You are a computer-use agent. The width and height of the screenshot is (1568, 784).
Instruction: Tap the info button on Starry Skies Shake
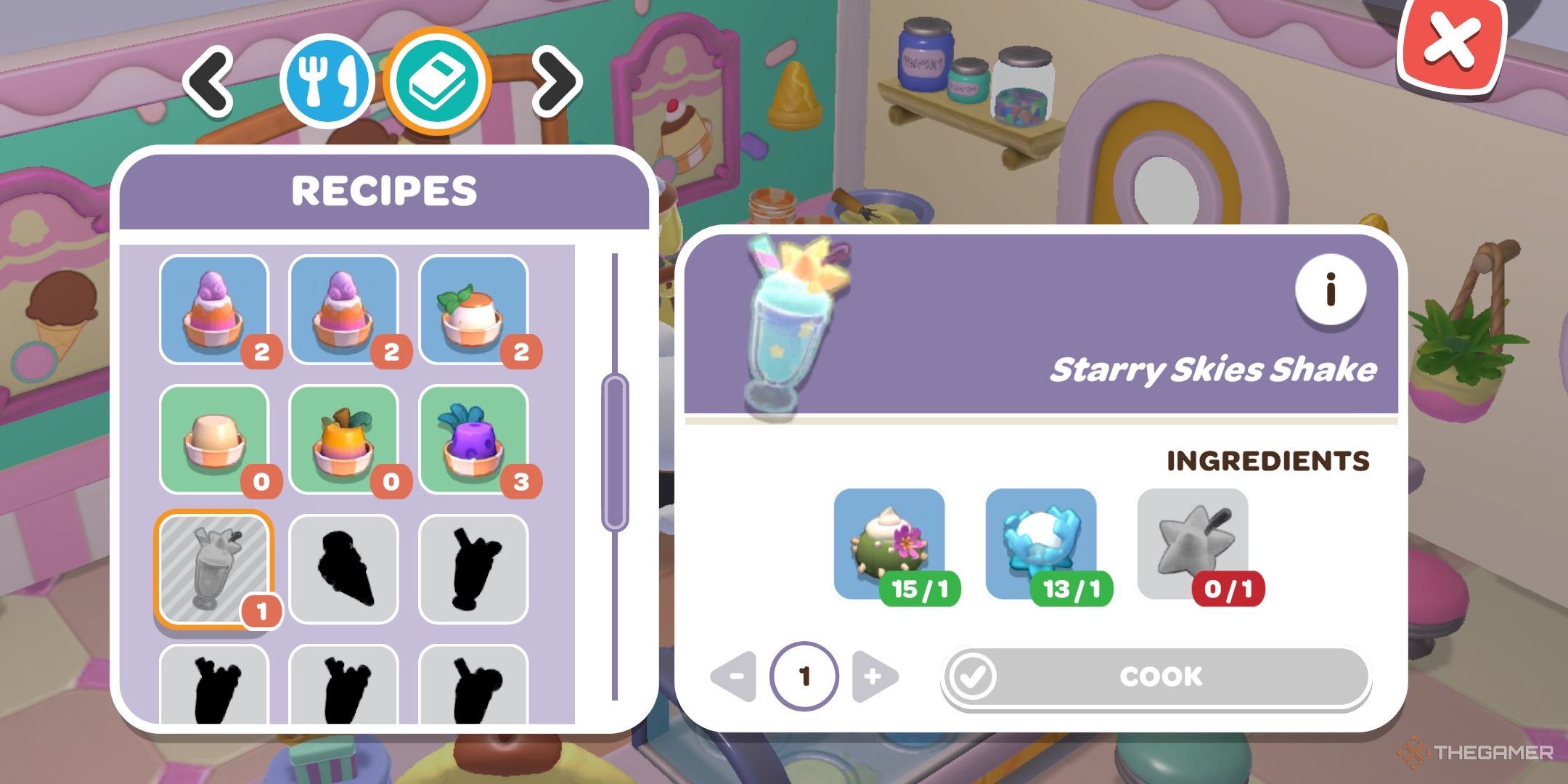1330,289
